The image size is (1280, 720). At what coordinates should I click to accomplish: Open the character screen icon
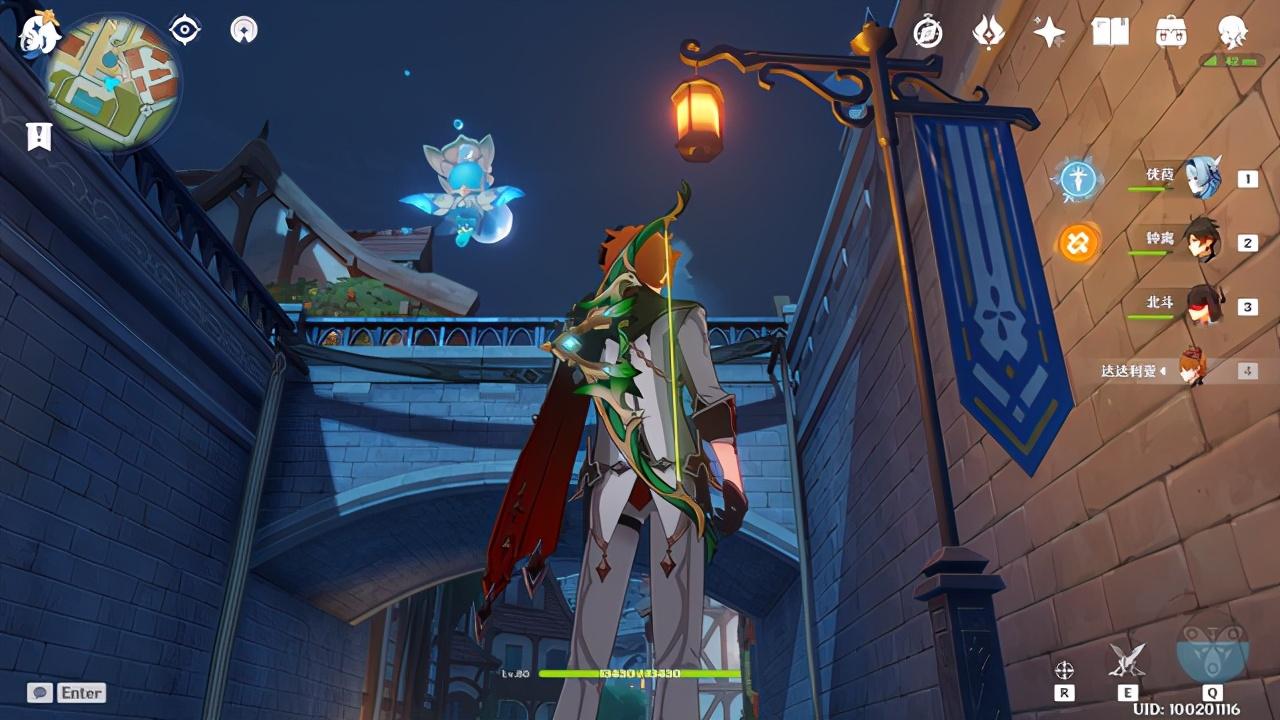(1232, 33)
